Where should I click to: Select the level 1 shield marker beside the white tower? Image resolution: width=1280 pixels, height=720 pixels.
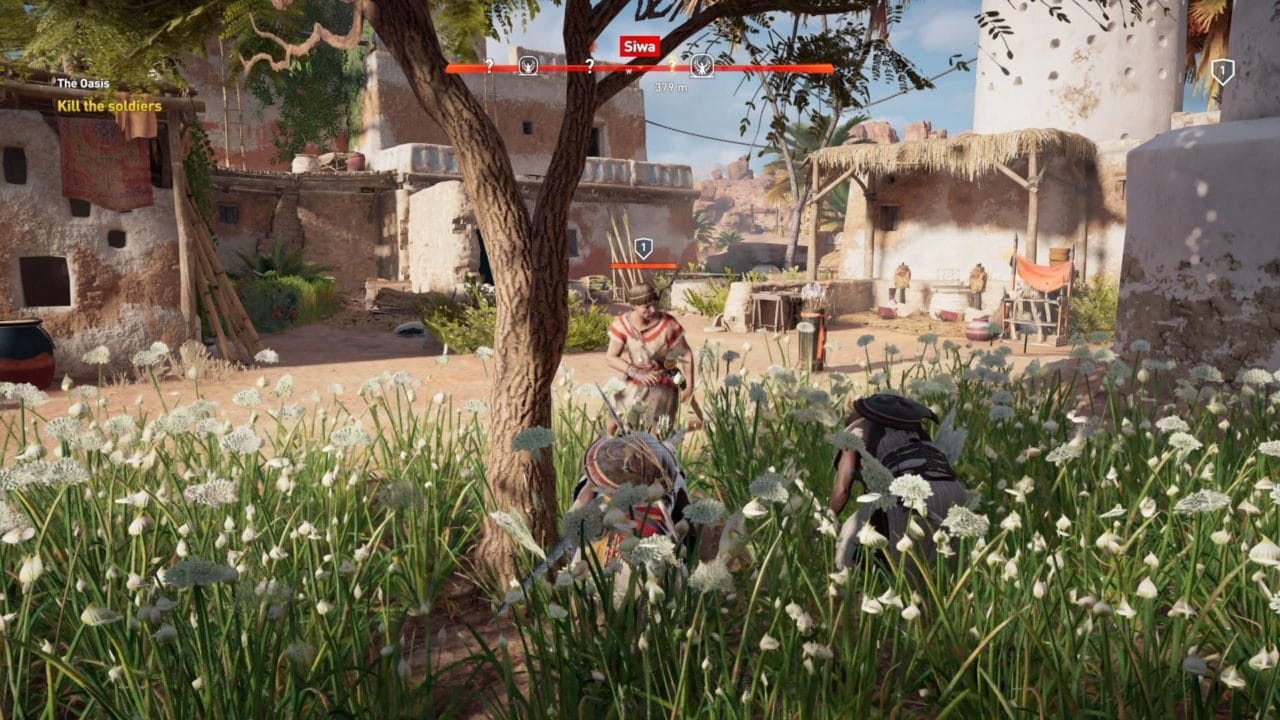tap(1222, 71)
